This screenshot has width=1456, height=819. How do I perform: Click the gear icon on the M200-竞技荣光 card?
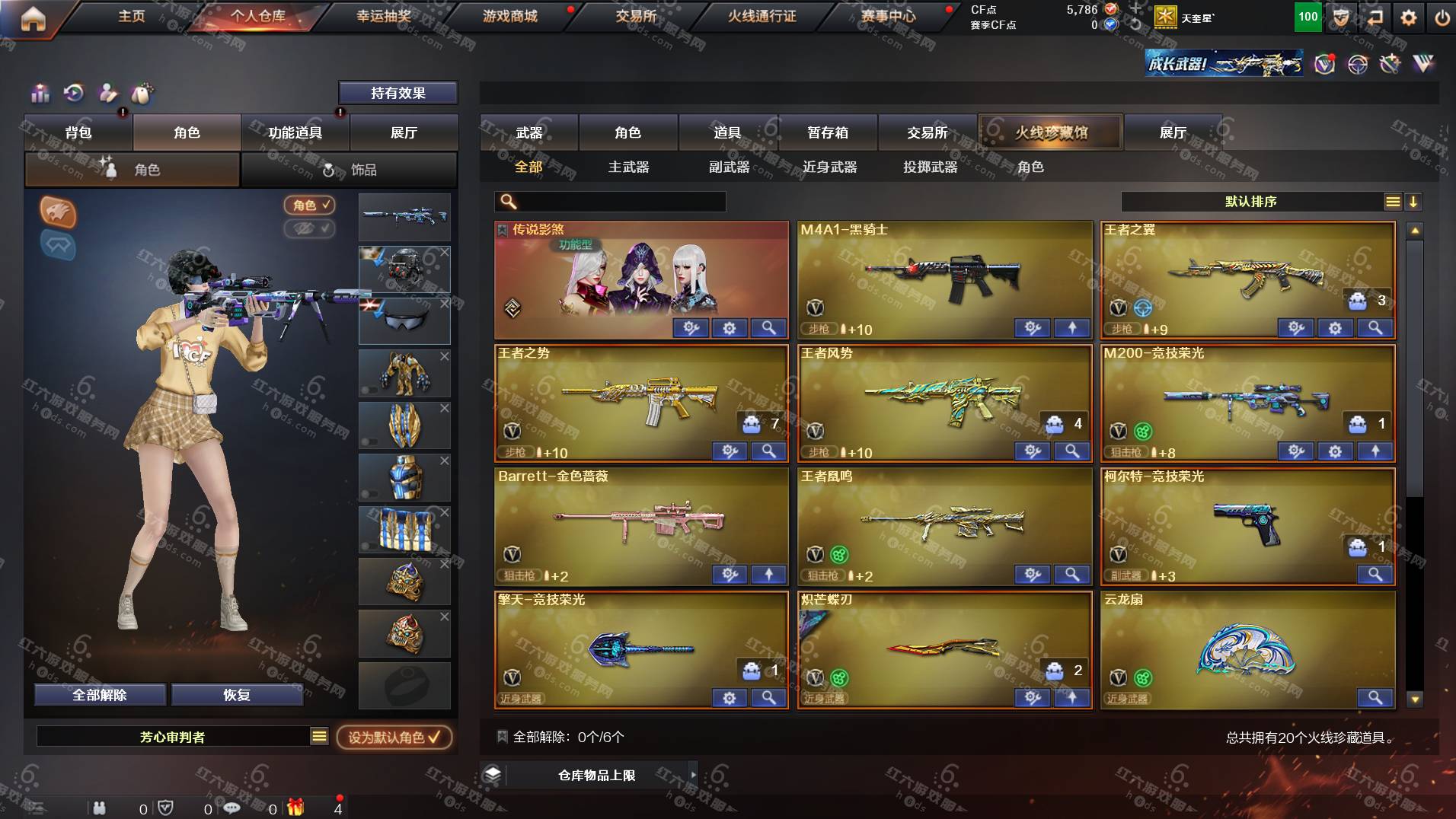tap(1334, 451)
